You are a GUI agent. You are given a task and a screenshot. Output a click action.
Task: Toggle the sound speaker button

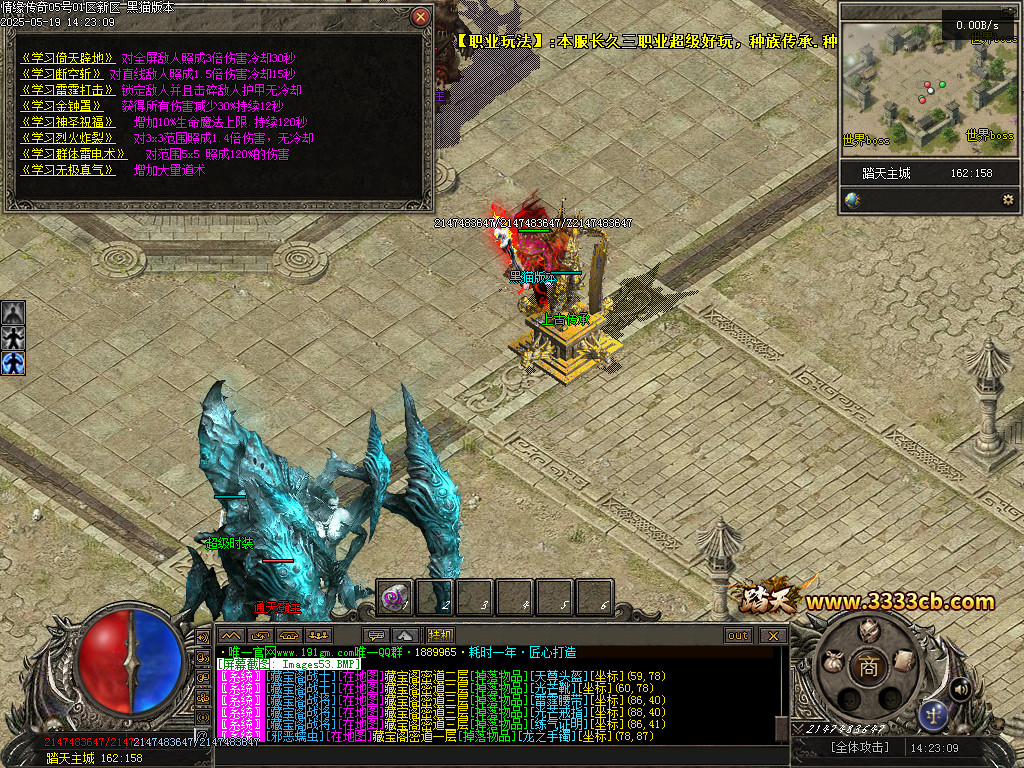961,688
